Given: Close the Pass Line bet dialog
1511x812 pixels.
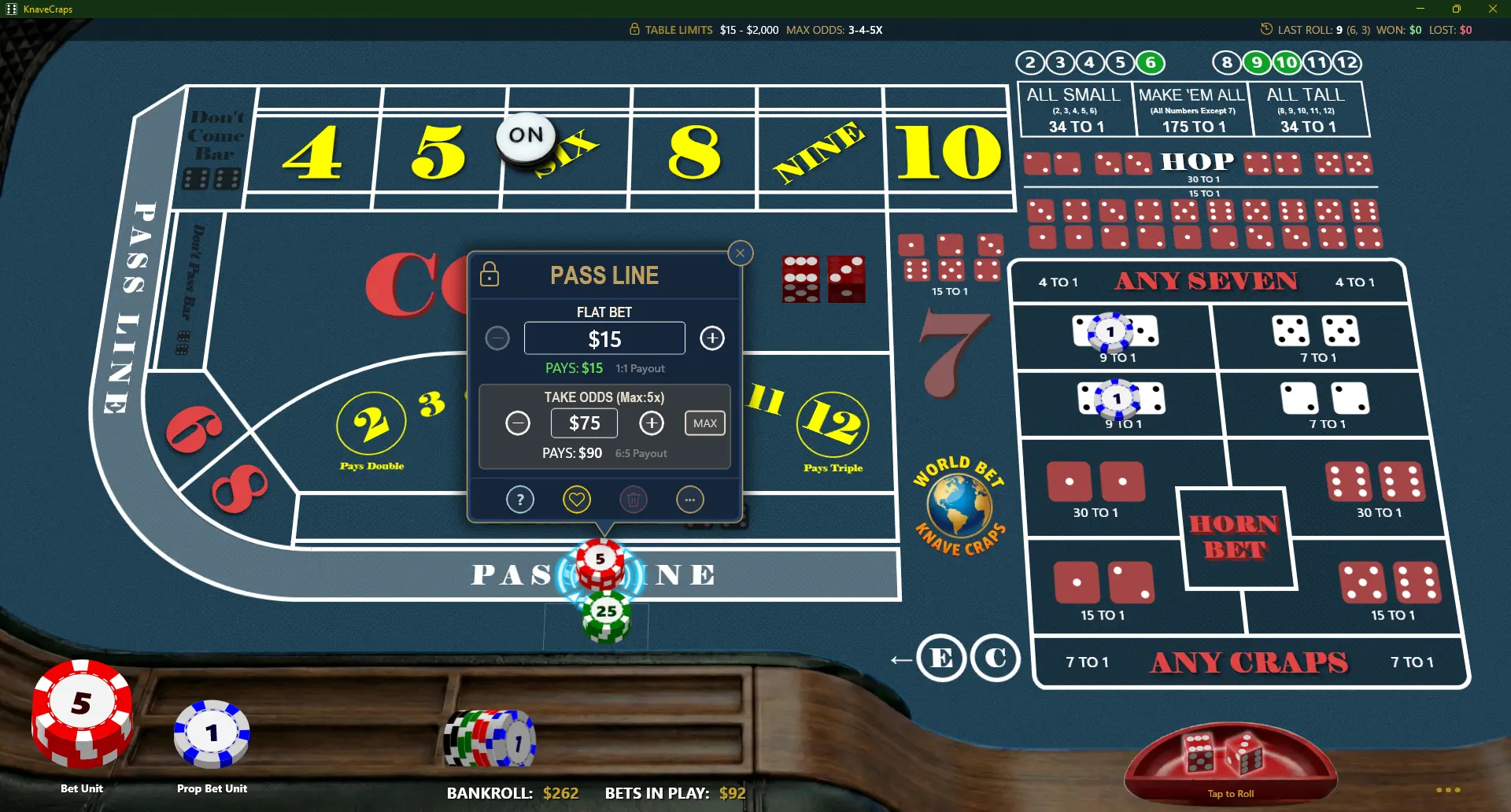Looking at the screenshot, I should (740, 253).
